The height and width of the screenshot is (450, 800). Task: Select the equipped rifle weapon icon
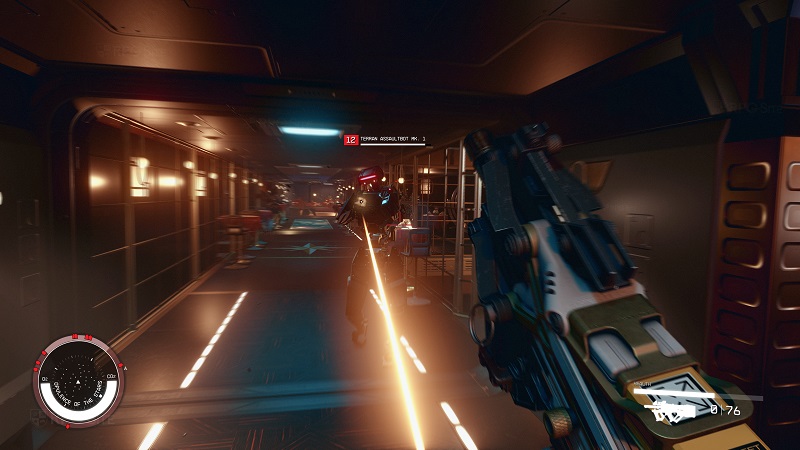pyautogui.click(x=672, y=410)
